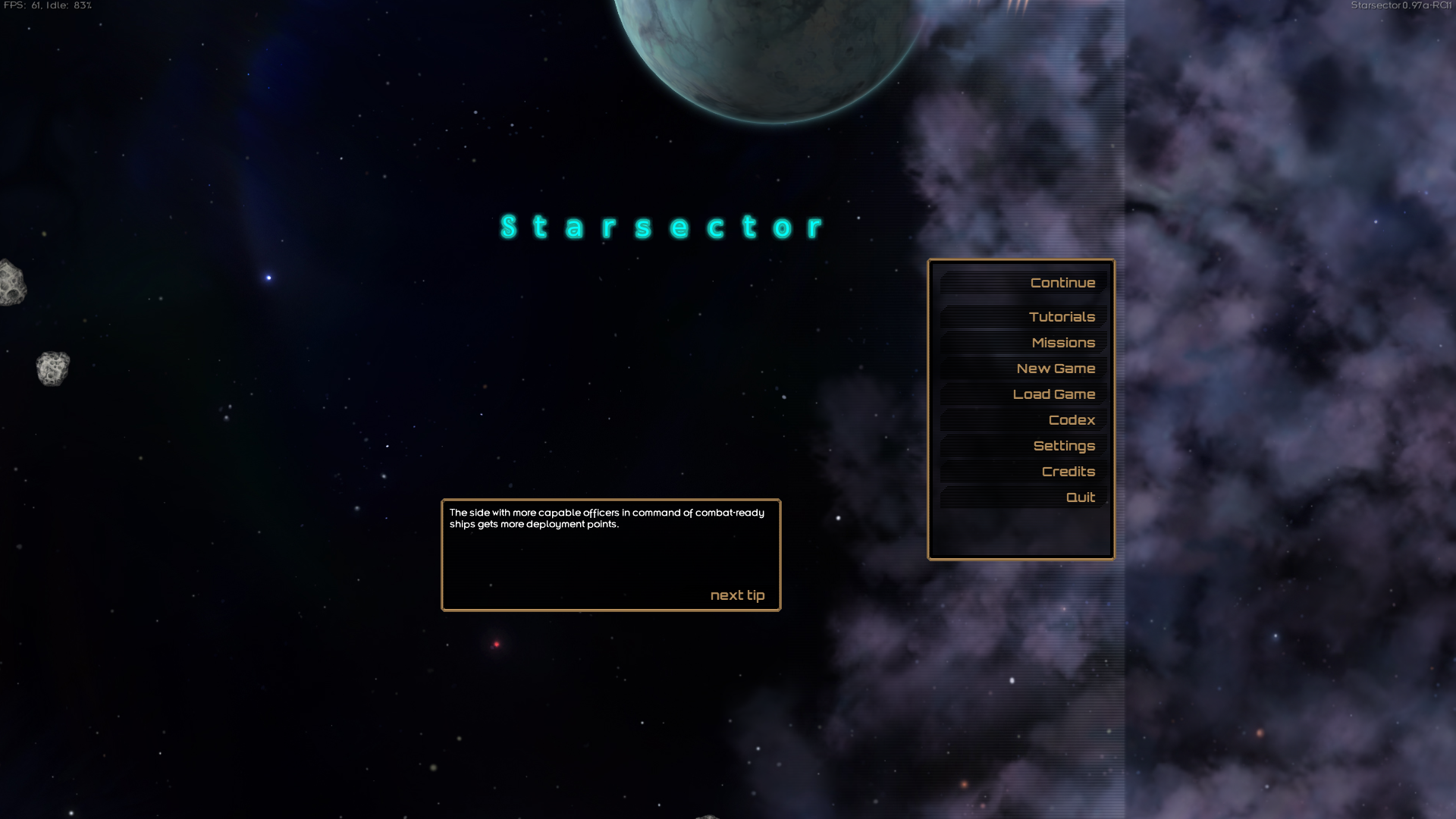Image resolution: width=1456 pixels, height=819 pixels.
Task: Click the red star below the tip box
Action: click(x=497, y=644)
